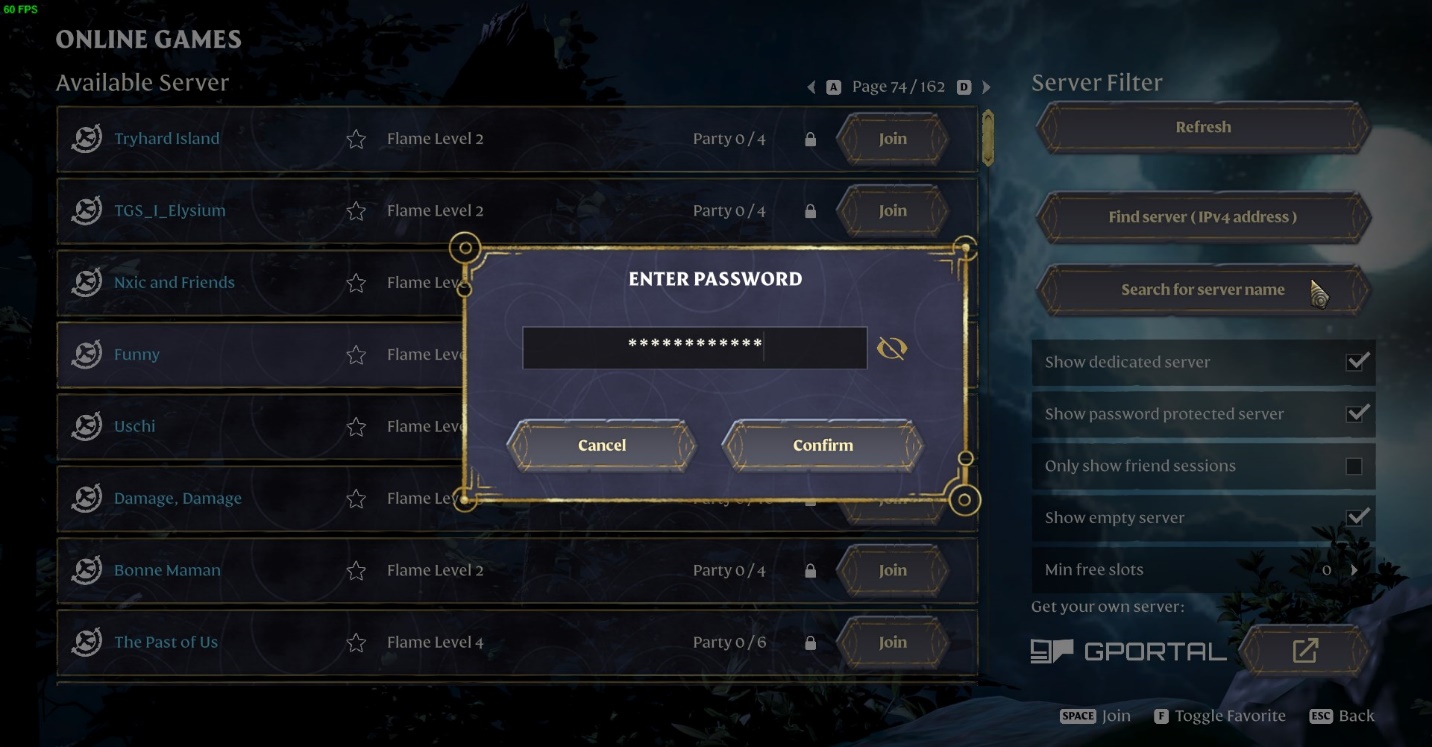
Task: Click the star icon next to Funny
Action: point(356,354)
